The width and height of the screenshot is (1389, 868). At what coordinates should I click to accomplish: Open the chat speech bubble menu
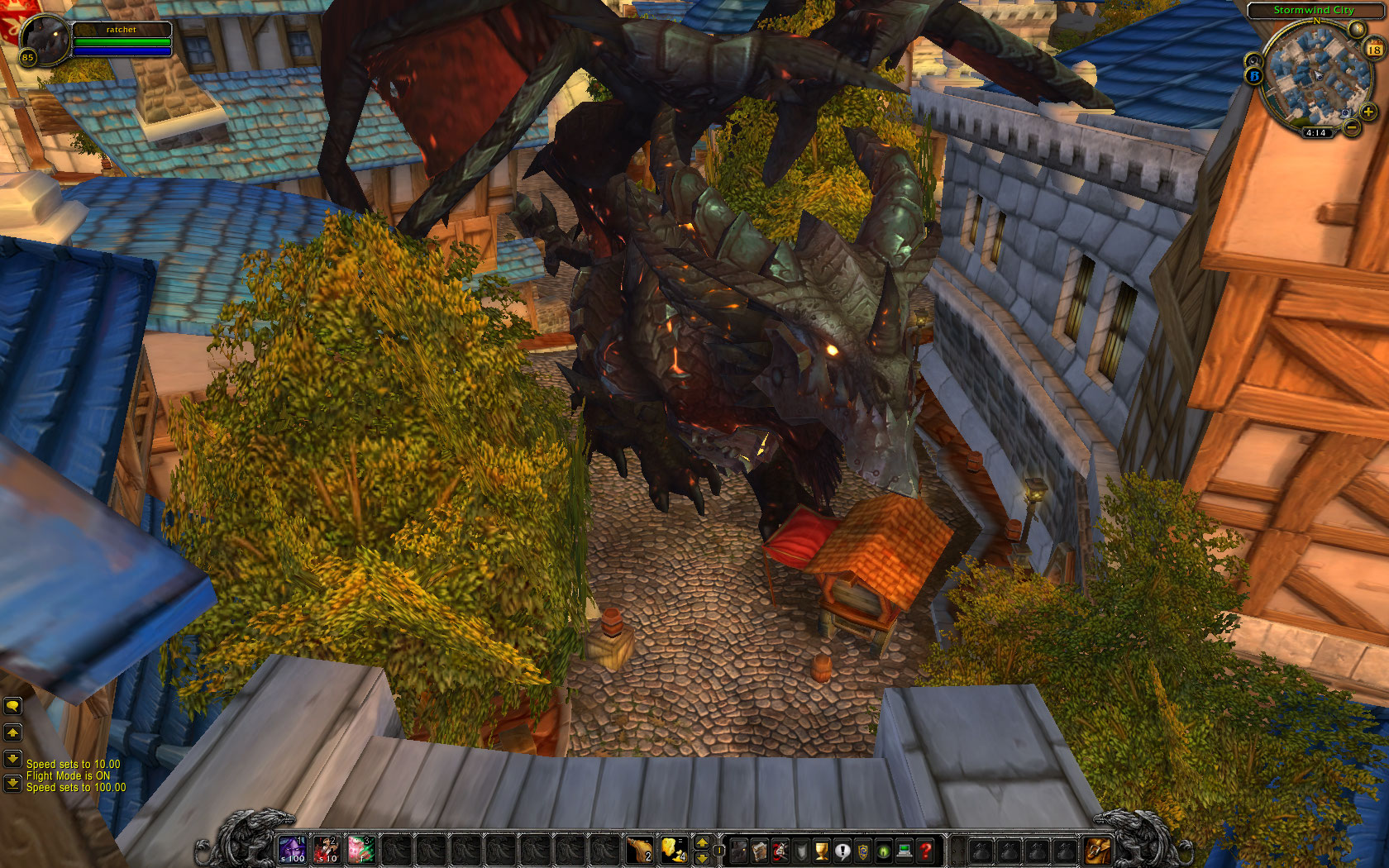point(12,706)
